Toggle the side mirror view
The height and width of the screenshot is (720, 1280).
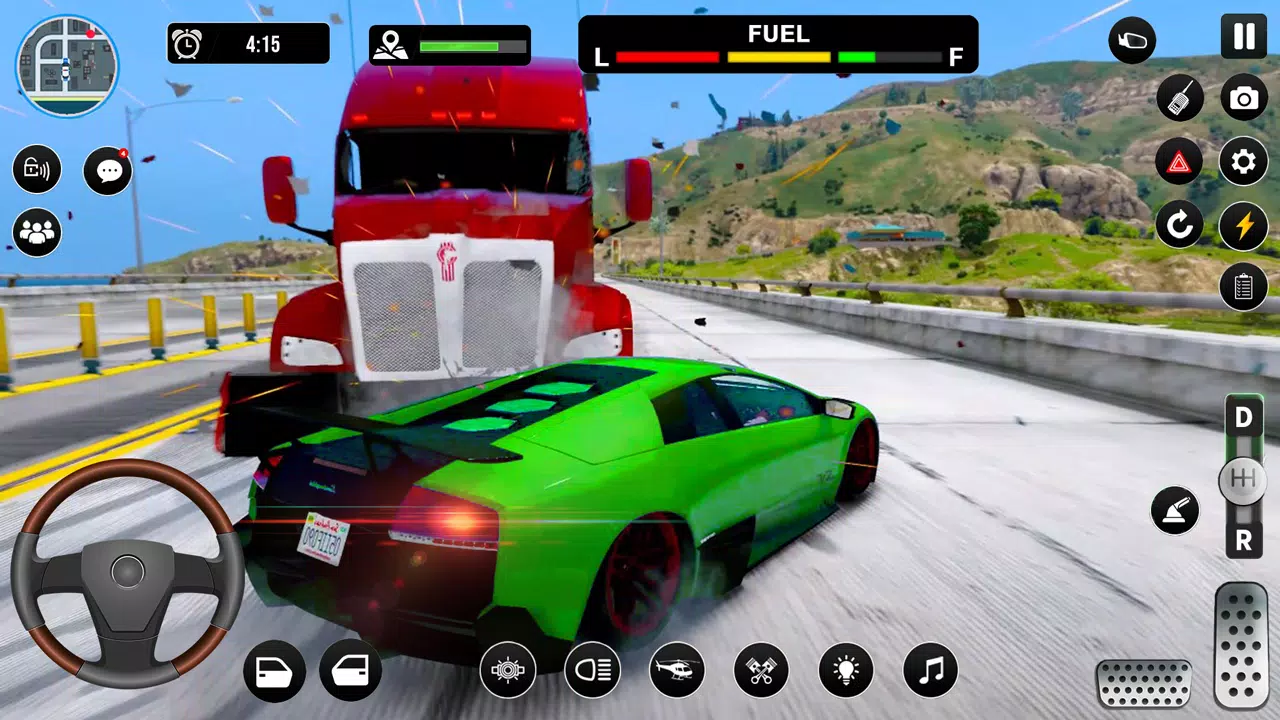click(1132, 42)
